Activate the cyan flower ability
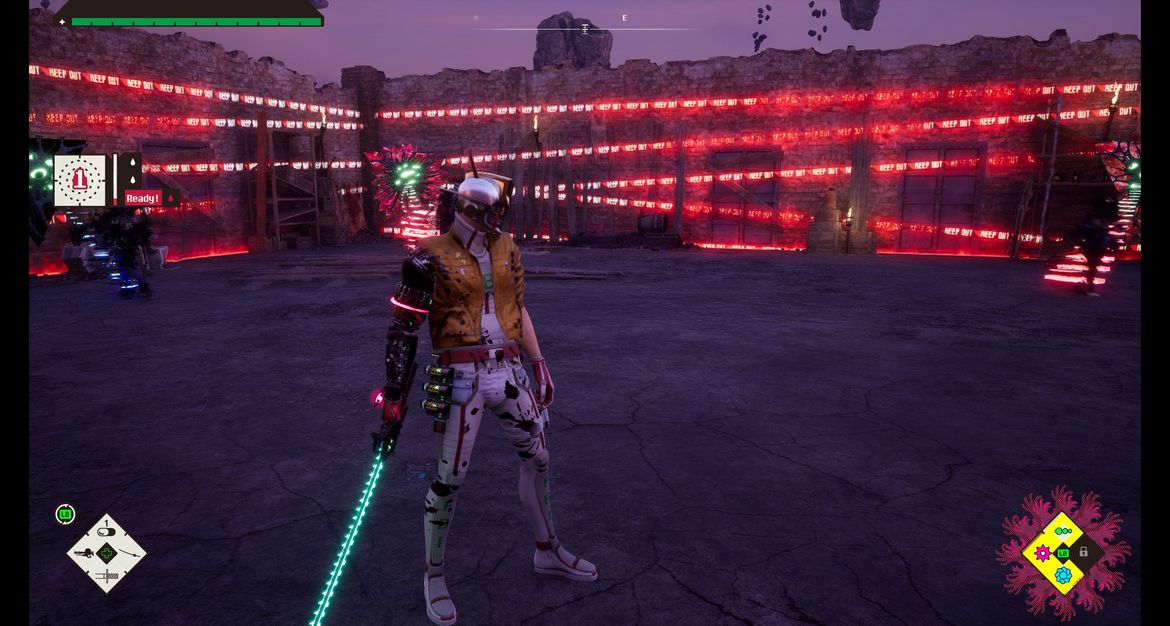This screenshot has height=626, width=1170. coord(1063,575)
